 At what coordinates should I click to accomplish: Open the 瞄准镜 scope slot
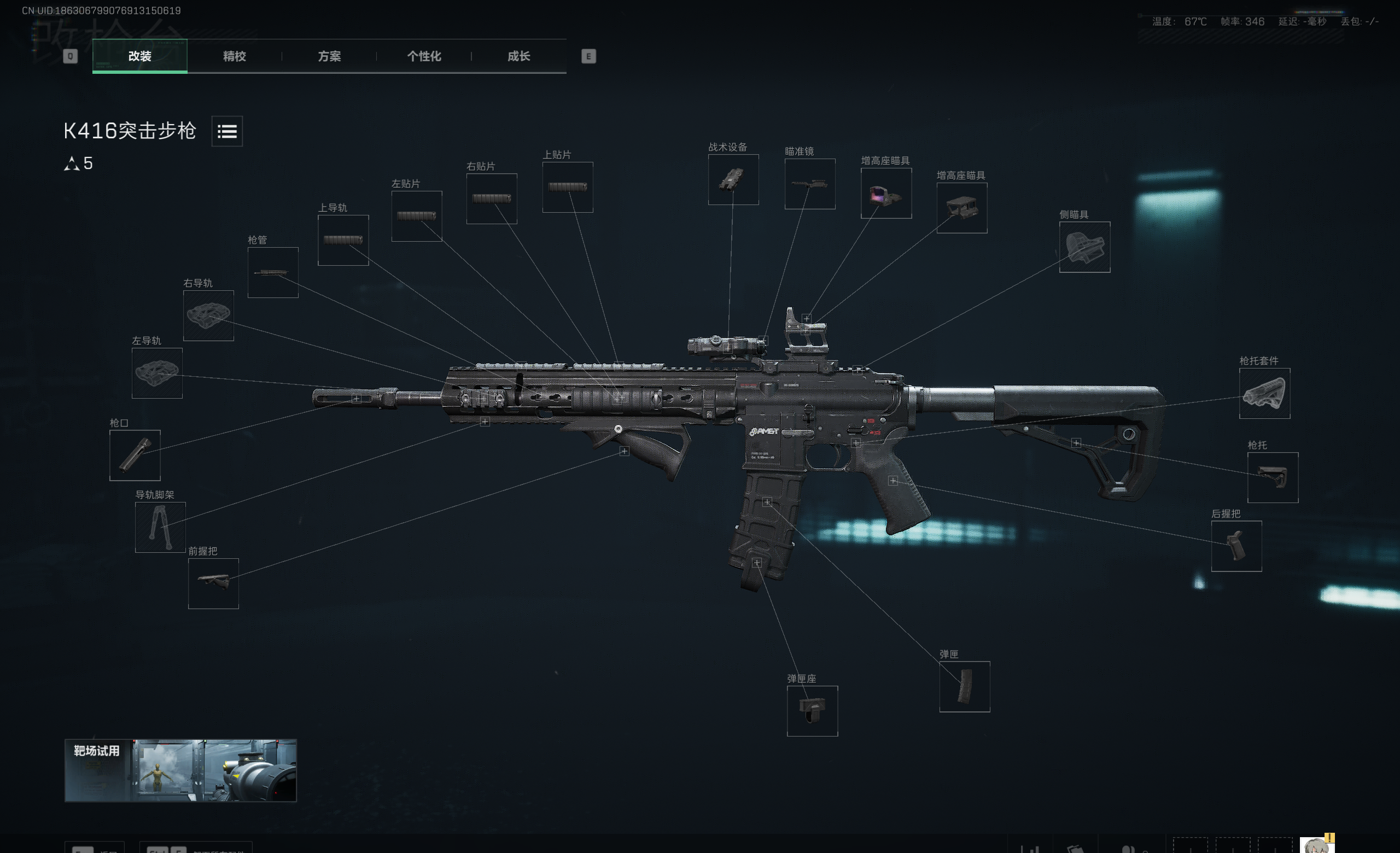(x=810, y=184)
